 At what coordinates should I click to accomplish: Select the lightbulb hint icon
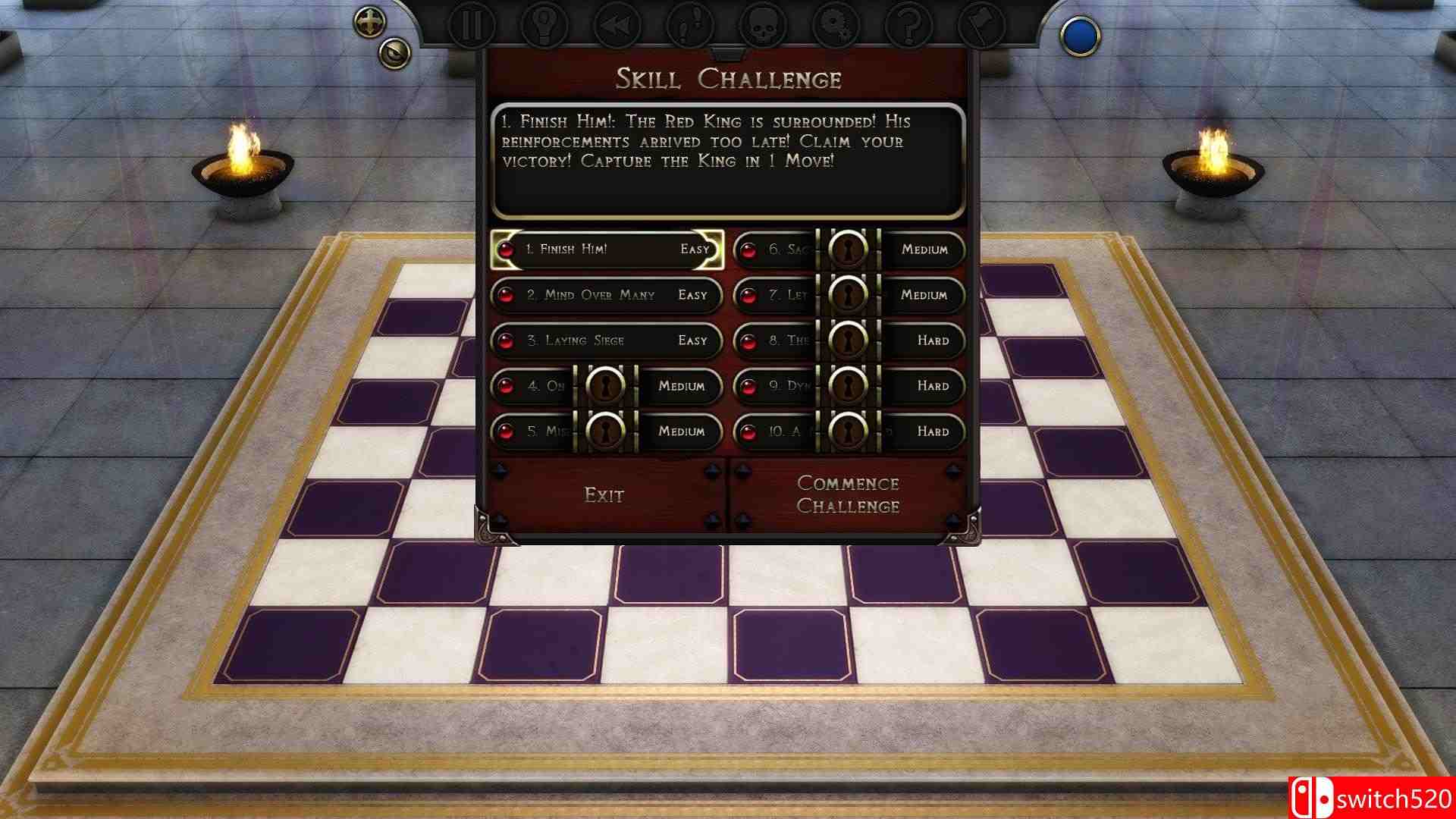[x=543, y=24]
